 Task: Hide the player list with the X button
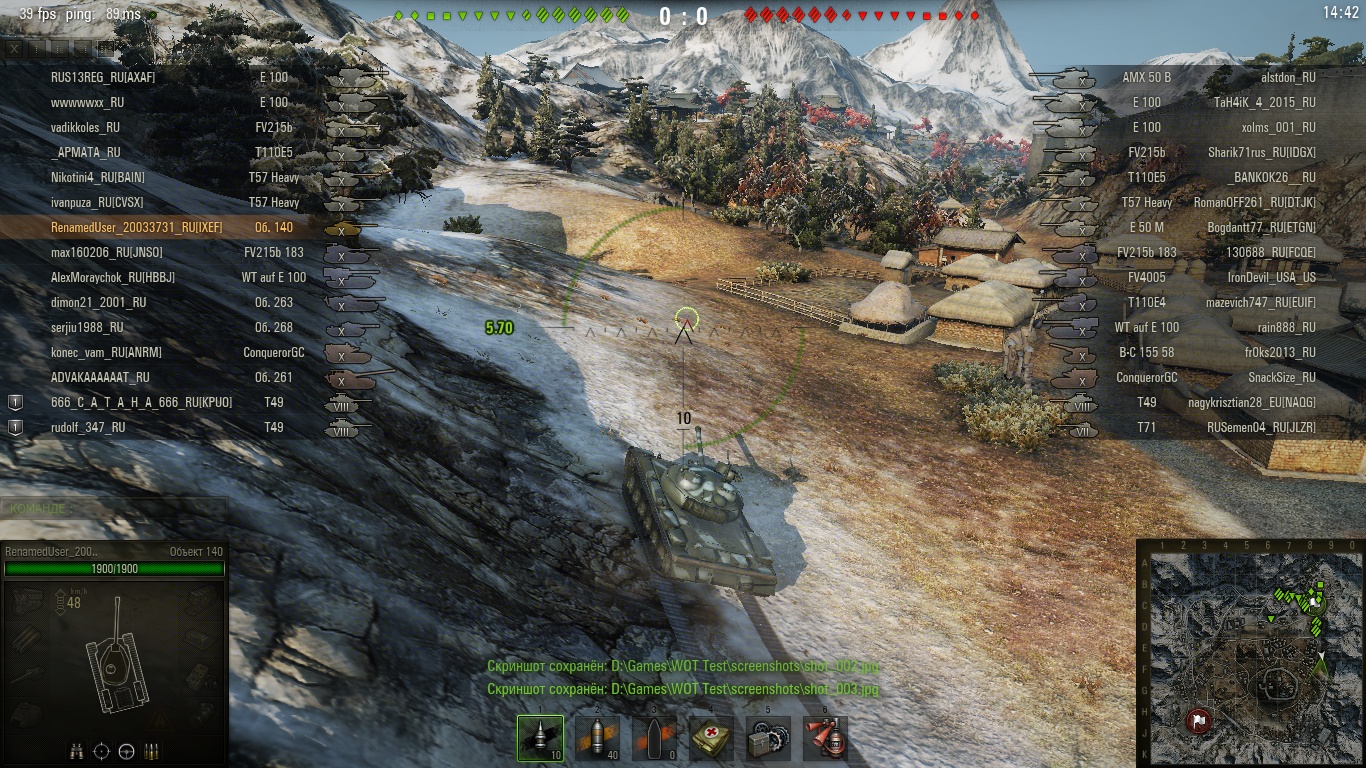pos(14,47)
